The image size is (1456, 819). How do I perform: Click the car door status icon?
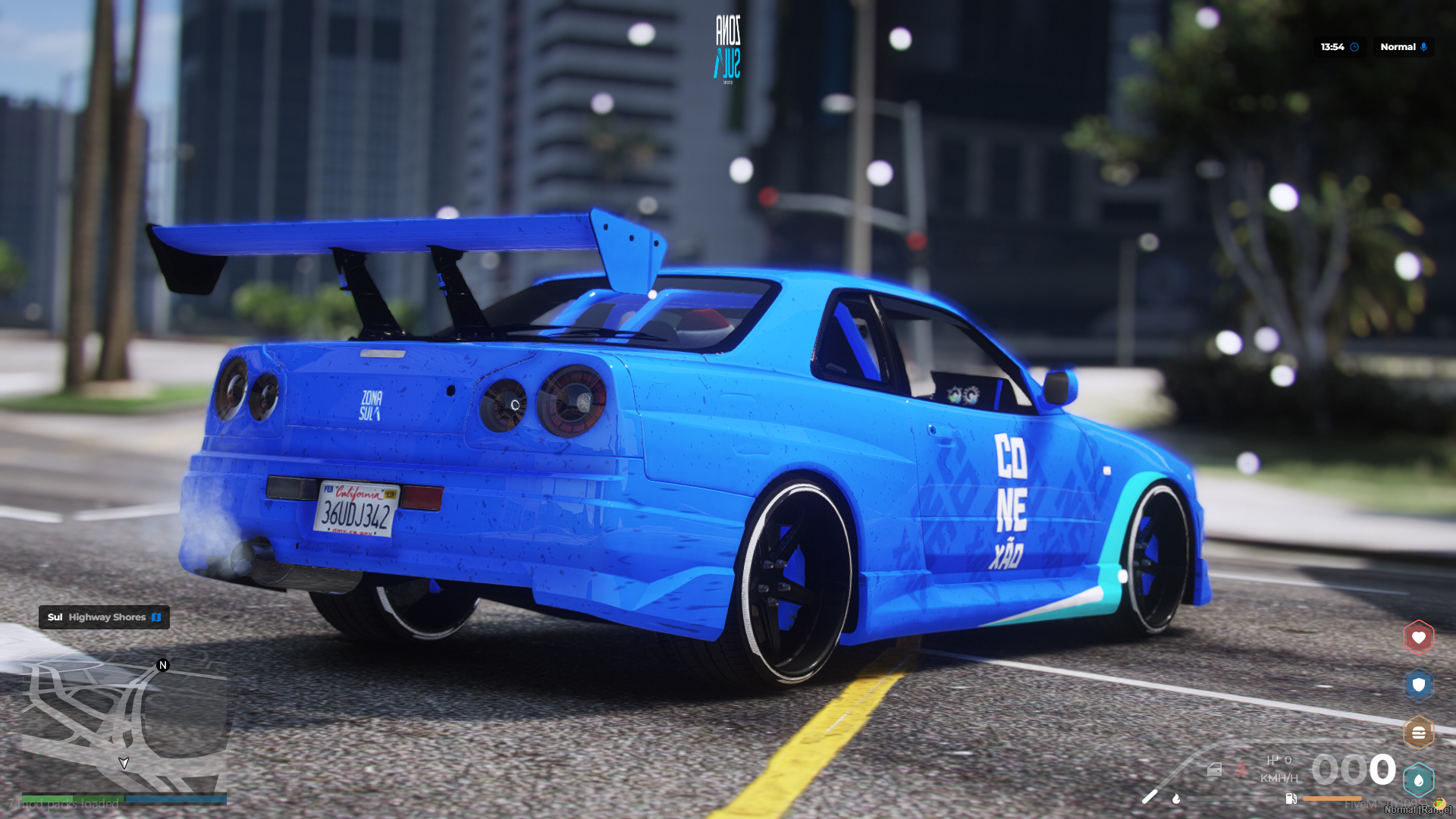pos(1214,770)
